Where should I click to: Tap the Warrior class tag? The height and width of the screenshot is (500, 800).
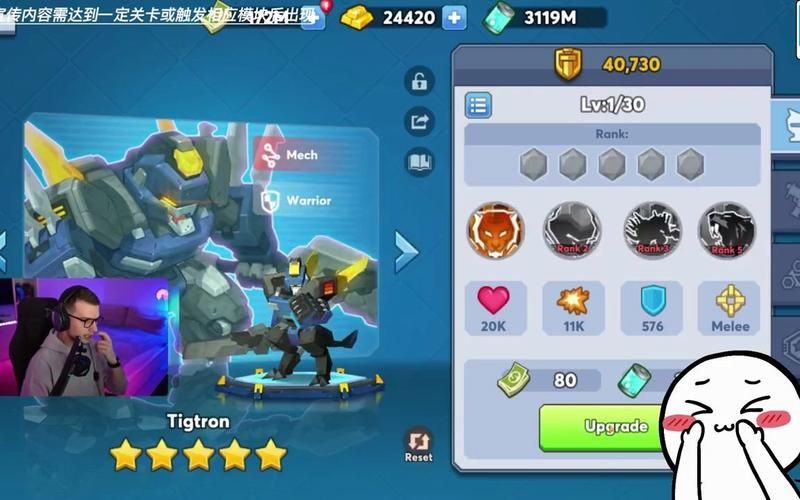295,201
